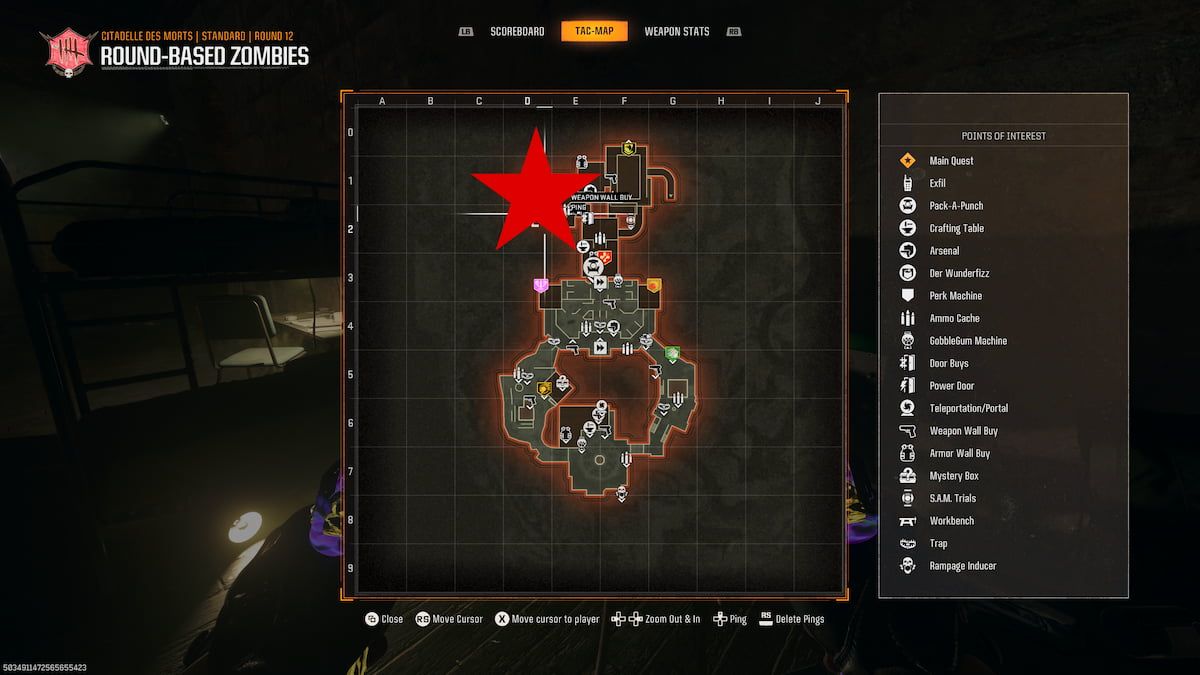Click the pink perk marker on the map

[541, 285]
